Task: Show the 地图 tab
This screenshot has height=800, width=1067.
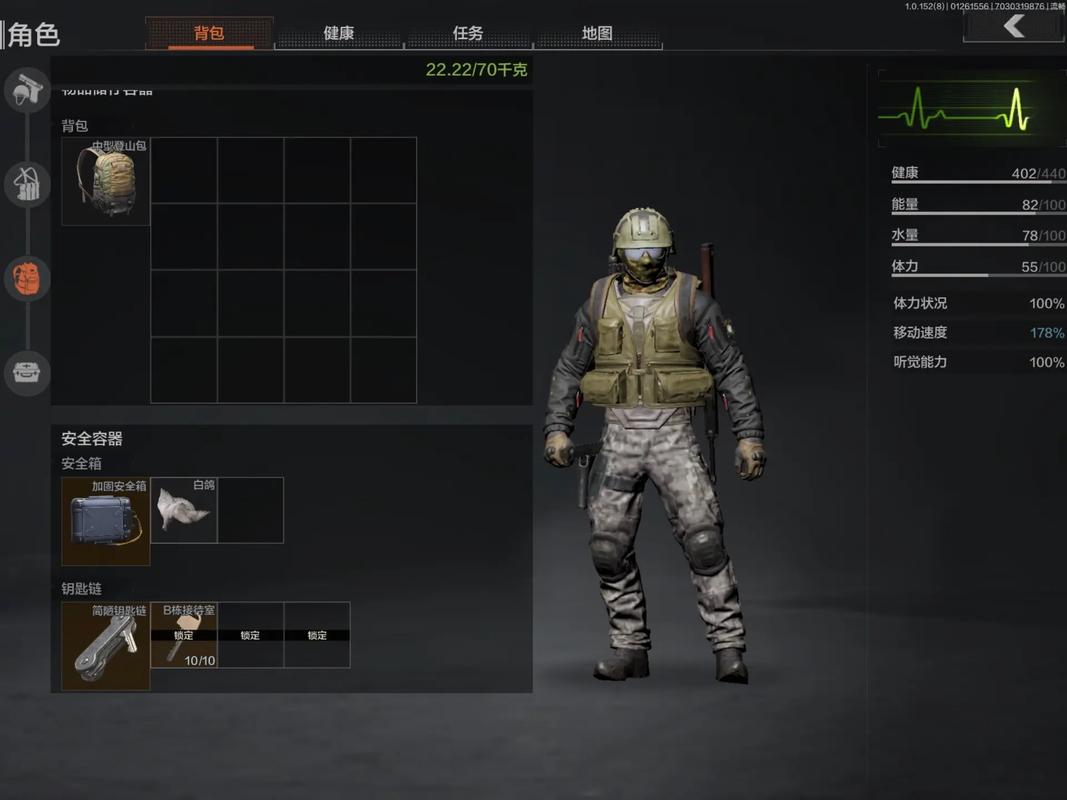Action: [597, 33]
